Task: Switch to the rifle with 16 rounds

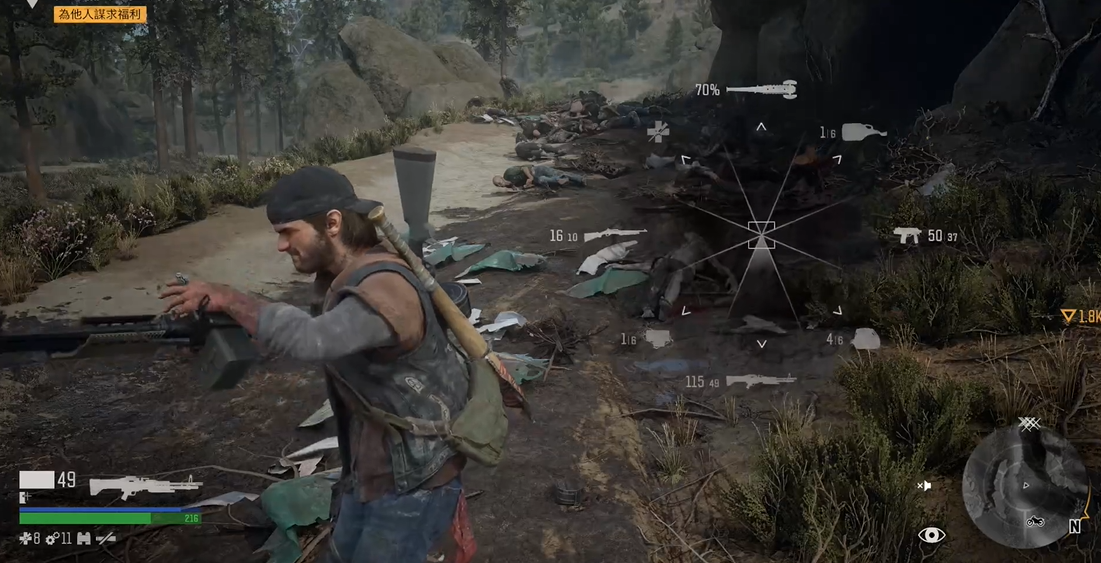Action: click(614, 235)
